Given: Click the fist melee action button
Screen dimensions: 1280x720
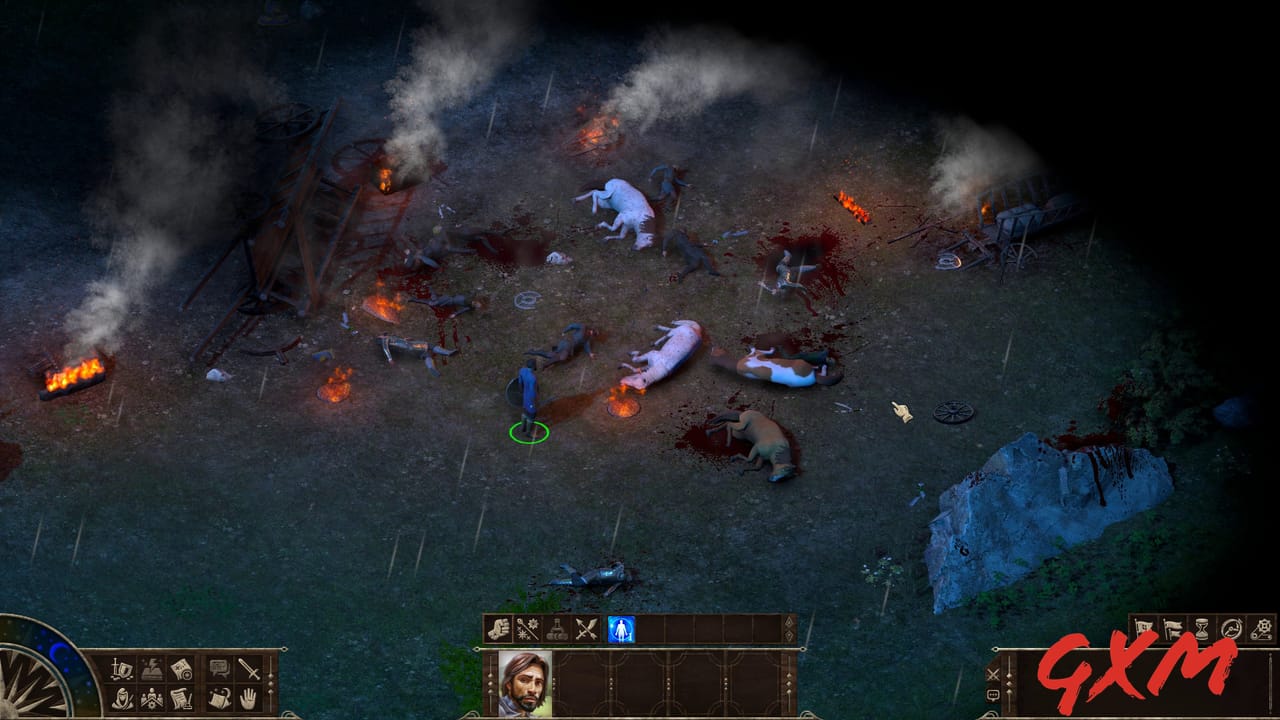Looking at the screenshot, I should click(x=498, y=628).
